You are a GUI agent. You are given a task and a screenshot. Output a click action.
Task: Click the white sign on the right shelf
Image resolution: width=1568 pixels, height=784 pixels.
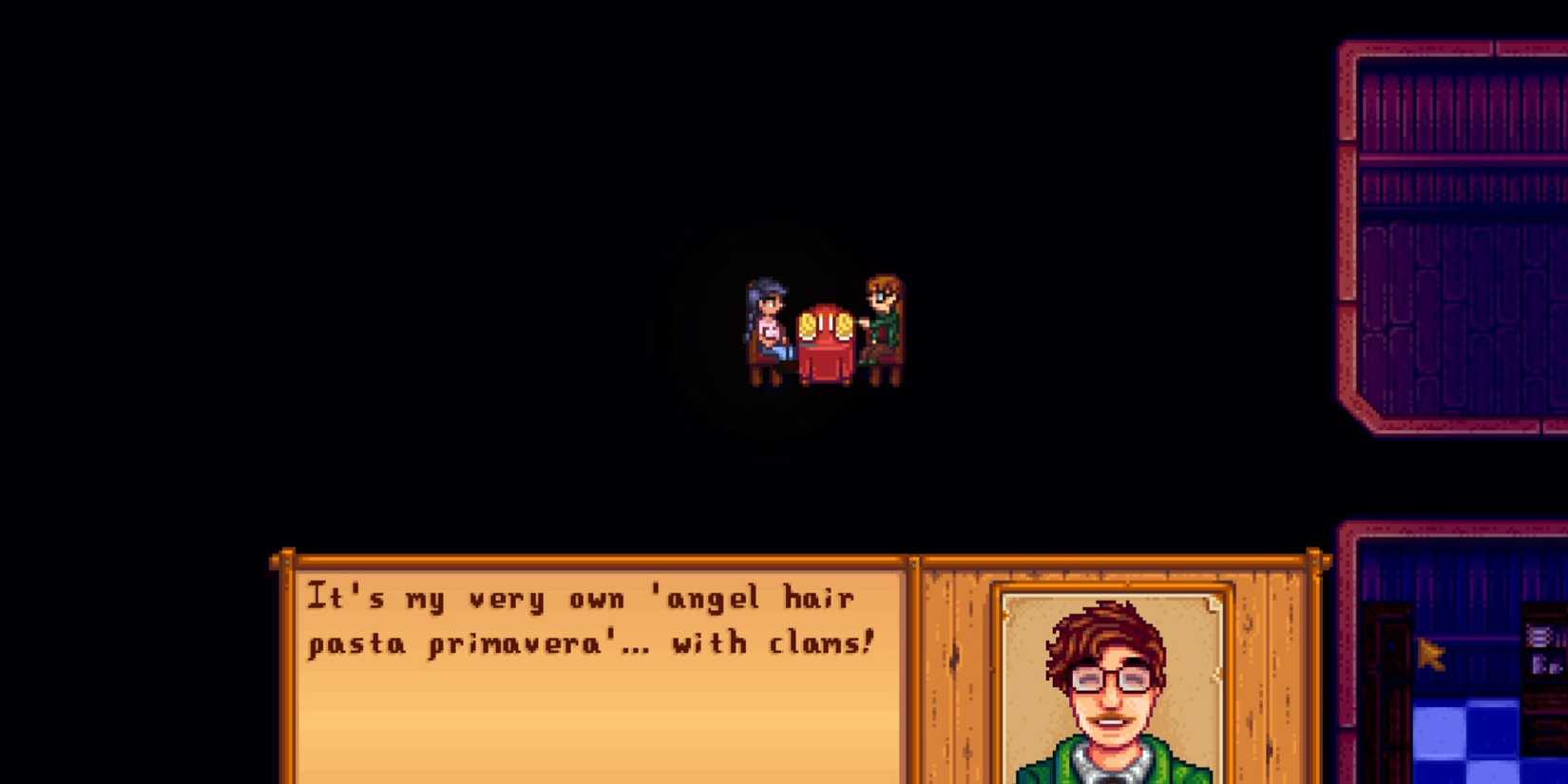(x=1539, y=637)
